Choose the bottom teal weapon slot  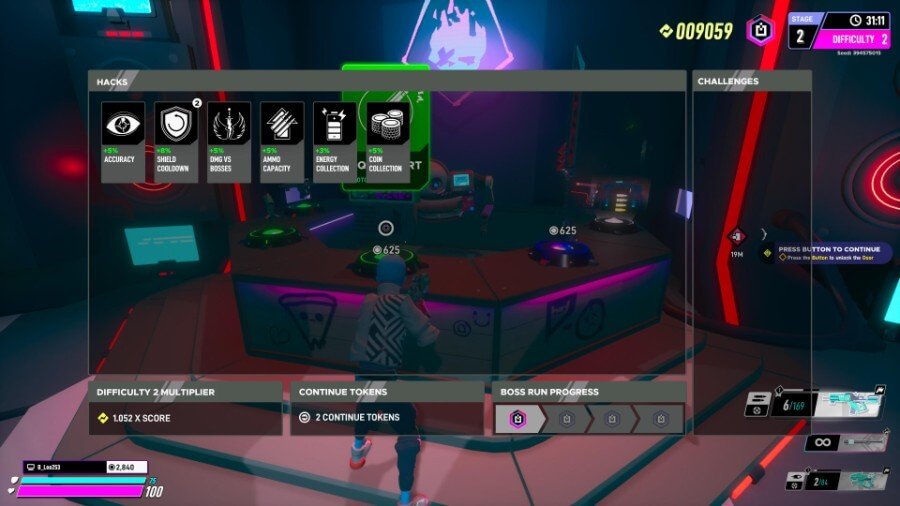point(838,481)
